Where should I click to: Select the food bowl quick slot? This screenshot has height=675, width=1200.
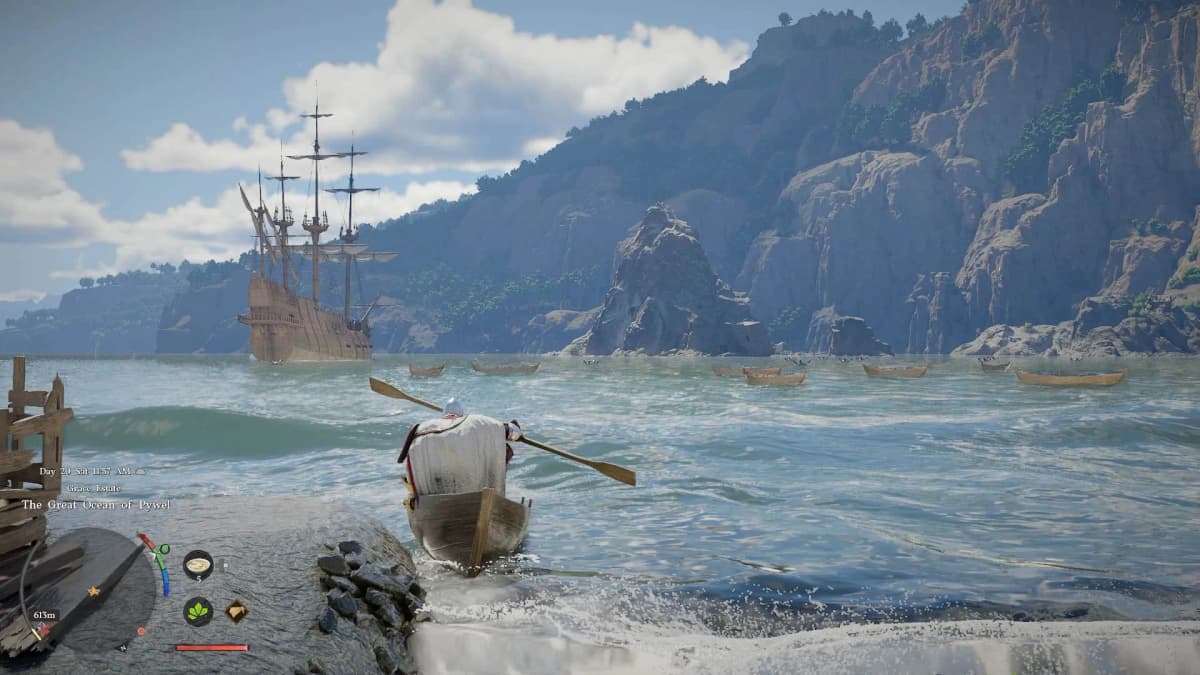(x=198, y=564)
